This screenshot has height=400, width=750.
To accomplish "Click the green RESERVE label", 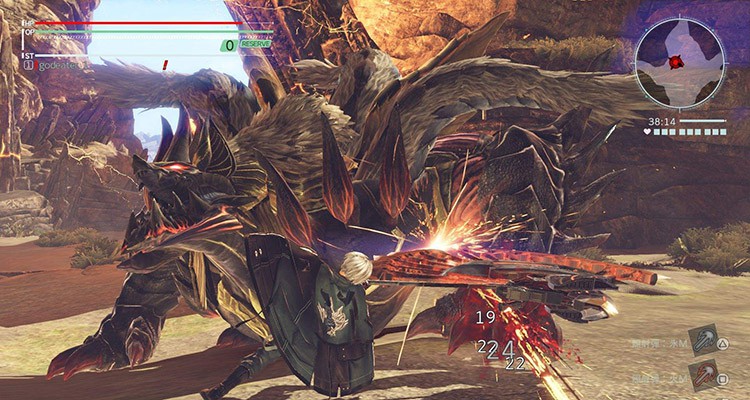I will pyautogui.click(x=255, y=44).
